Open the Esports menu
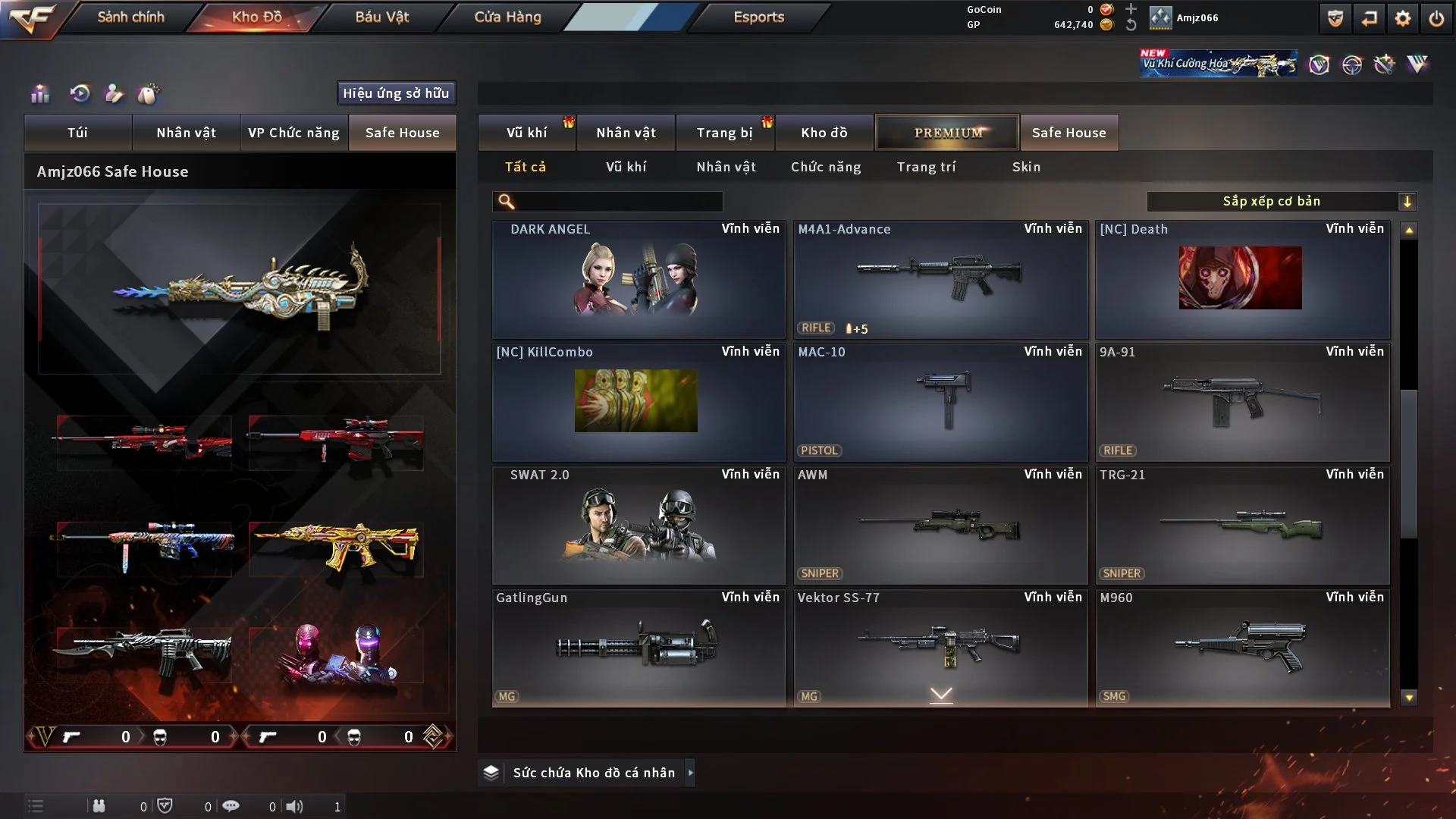 [x=758, y=17]
